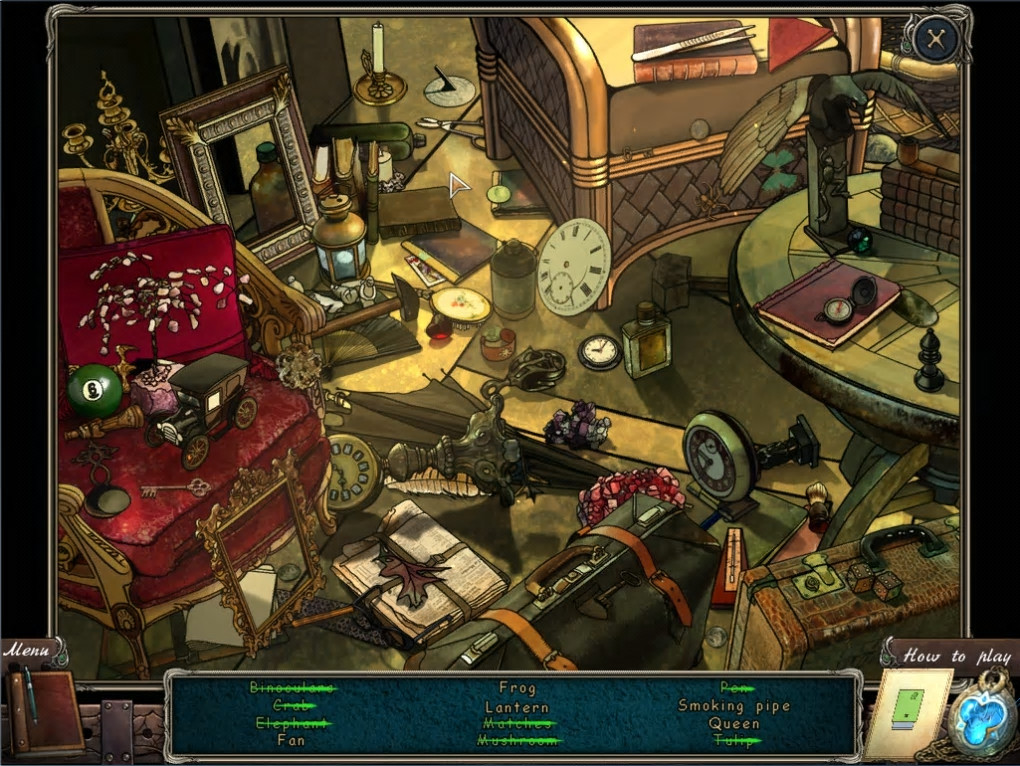Open the brown journal with pen

pos(45,711)
